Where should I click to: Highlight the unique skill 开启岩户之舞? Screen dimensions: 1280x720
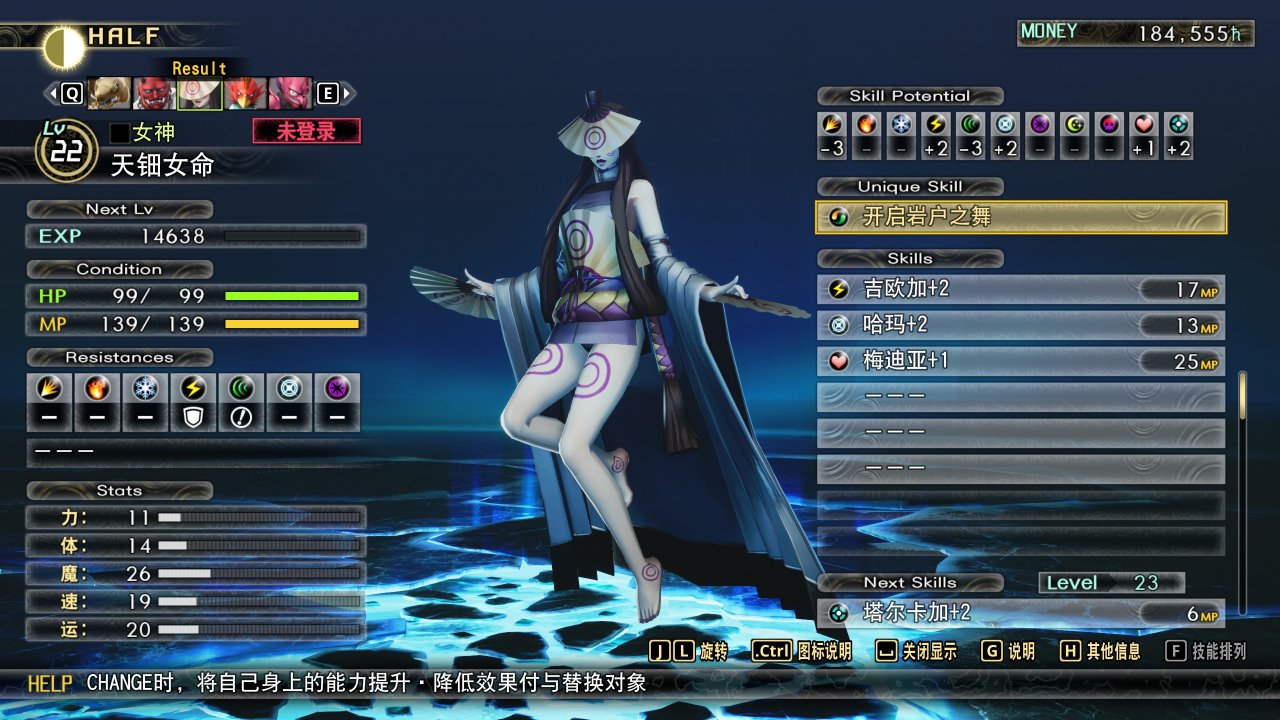tap(1021, 217)
